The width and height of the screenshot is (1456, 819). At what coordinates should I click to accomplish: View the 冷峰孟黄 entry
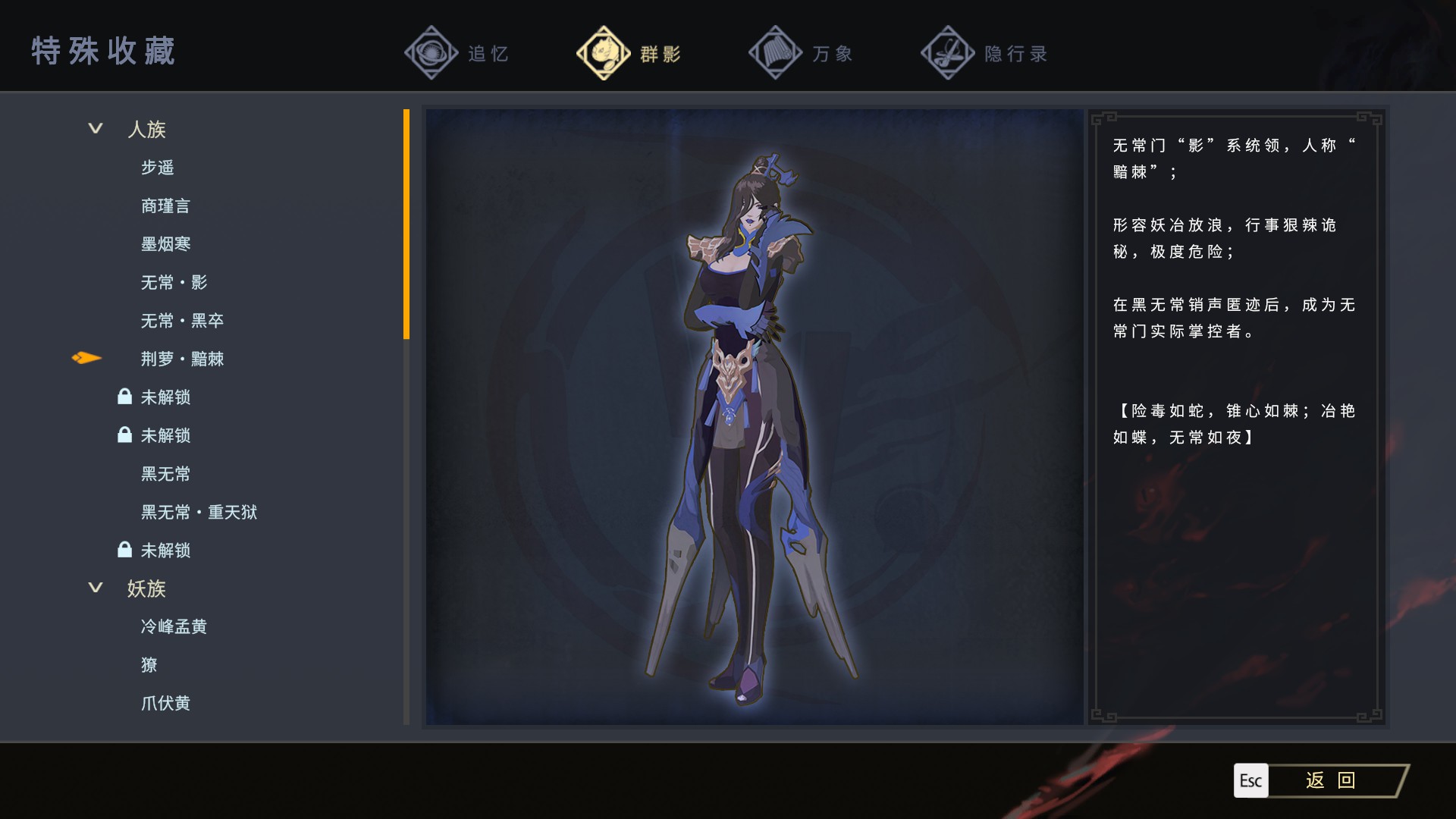click(x=174, y=627)
